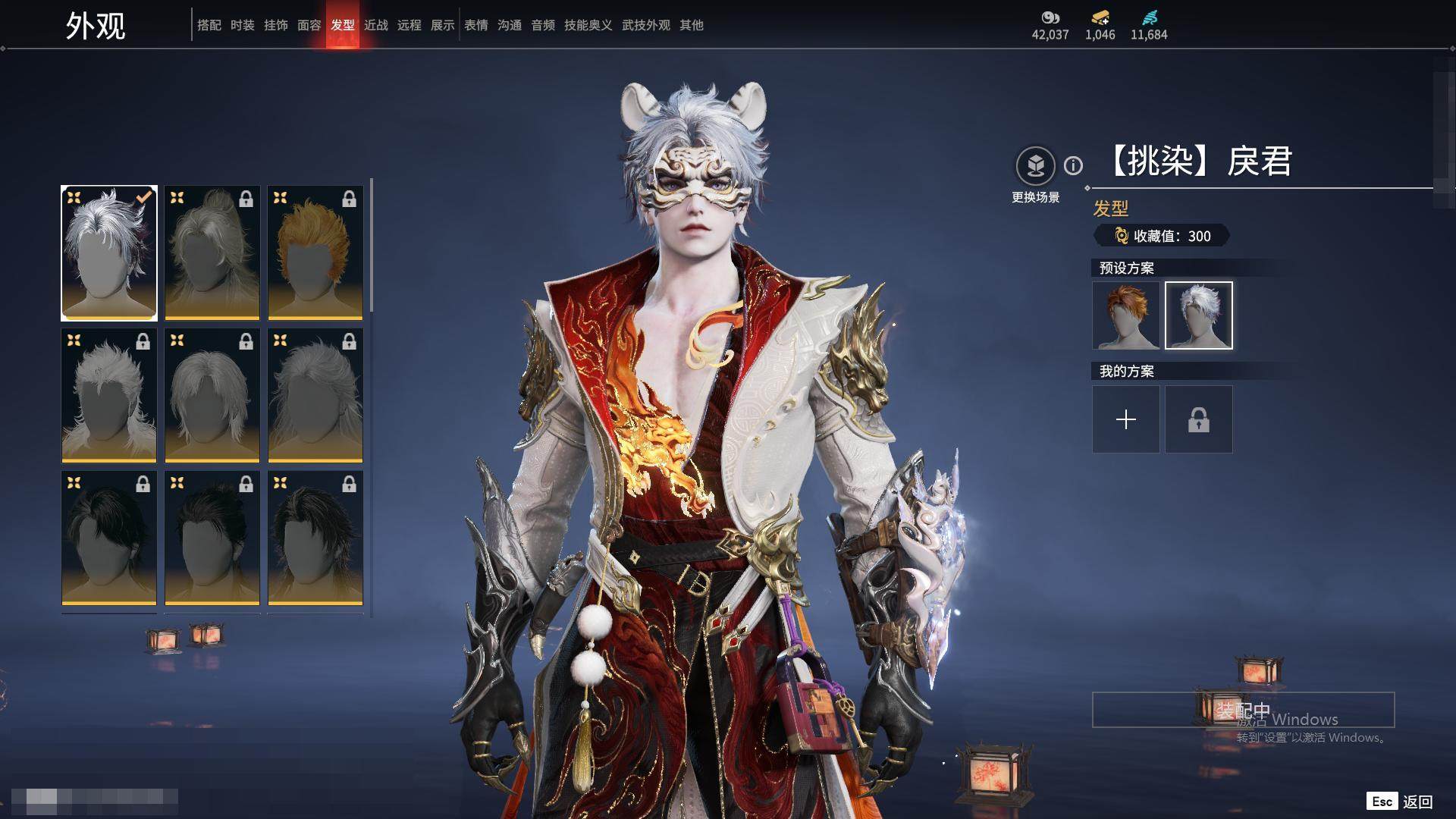This screenshot has width=1456, height=819.
Task: Click 返回 to go back
Action: pyautogui.click(x=1417, y=802)
